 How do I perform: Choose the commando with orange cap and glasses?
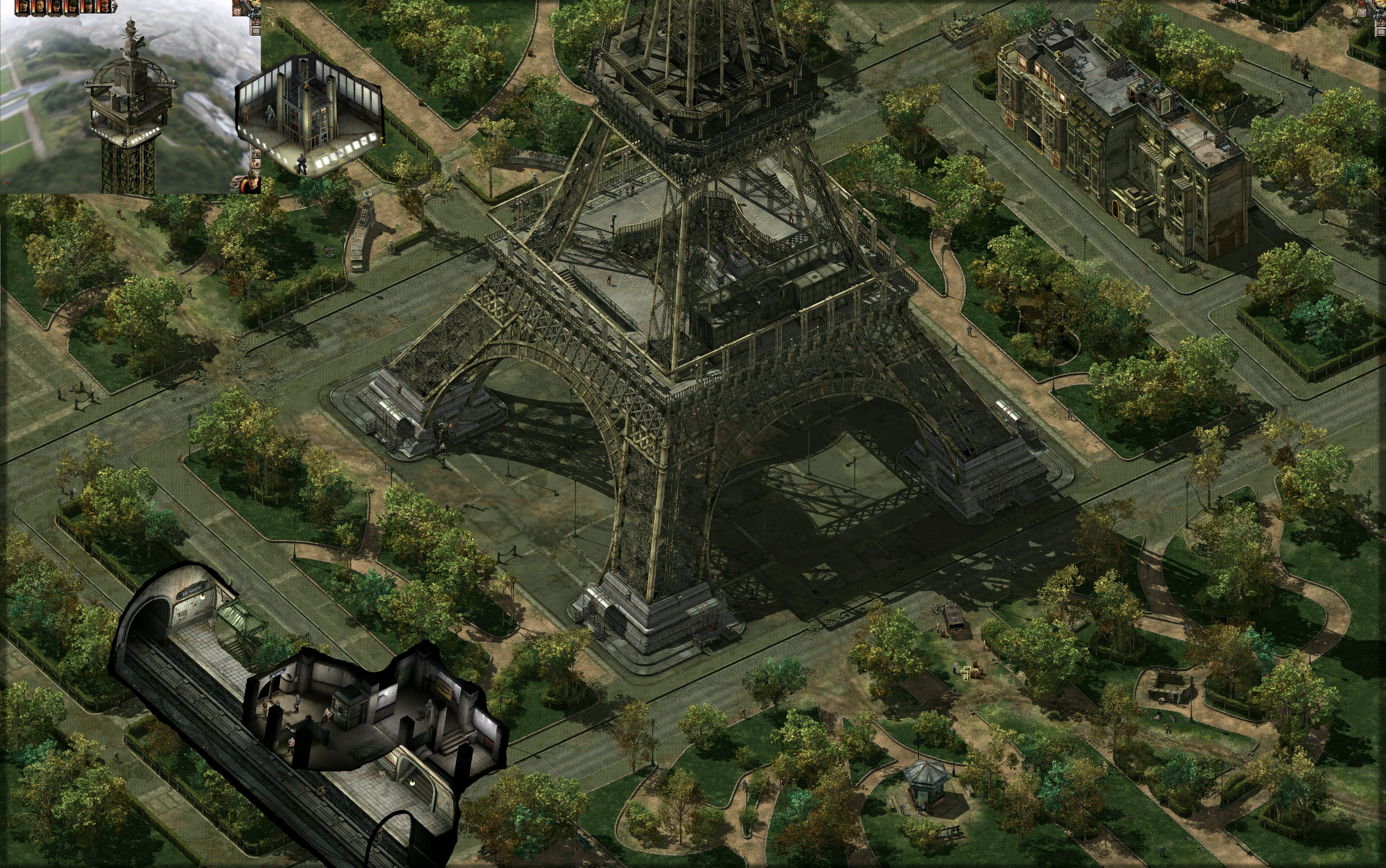pos(105,6)
